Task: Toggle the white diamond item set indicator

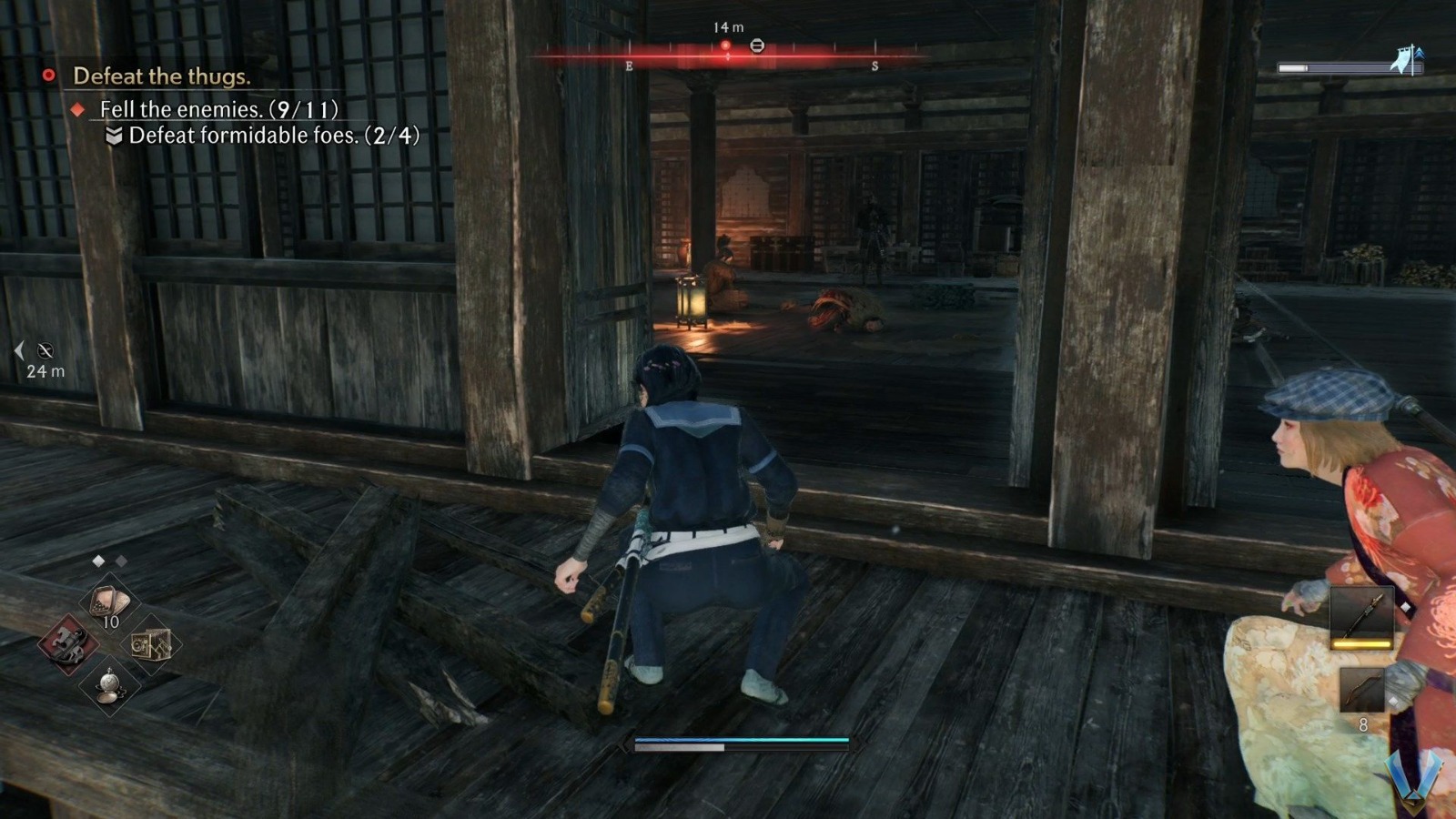Action: [x=98, y=561]
